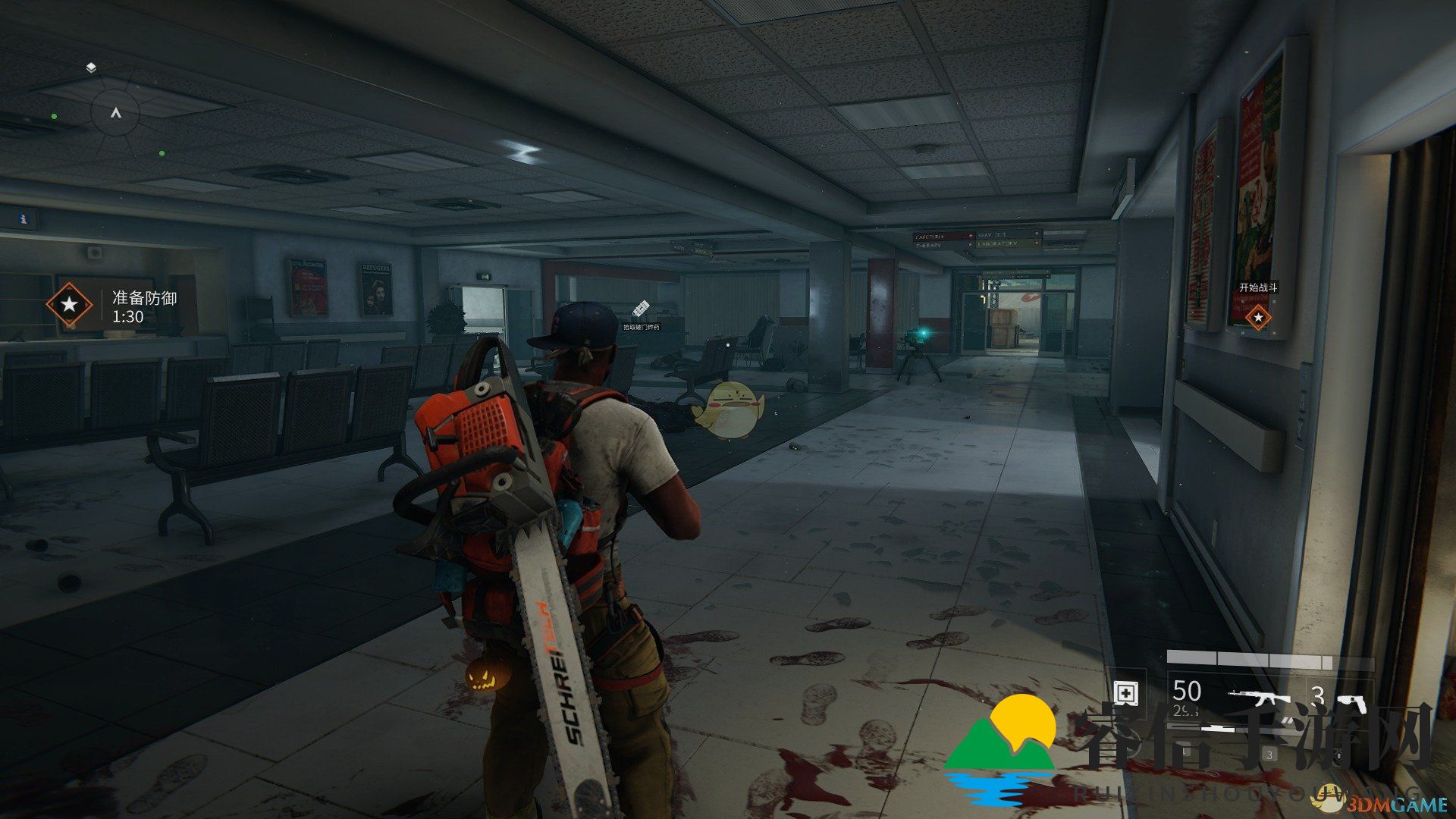Click the compass radar in the corner
This screenshot has height=819, width=1456.
115,113
